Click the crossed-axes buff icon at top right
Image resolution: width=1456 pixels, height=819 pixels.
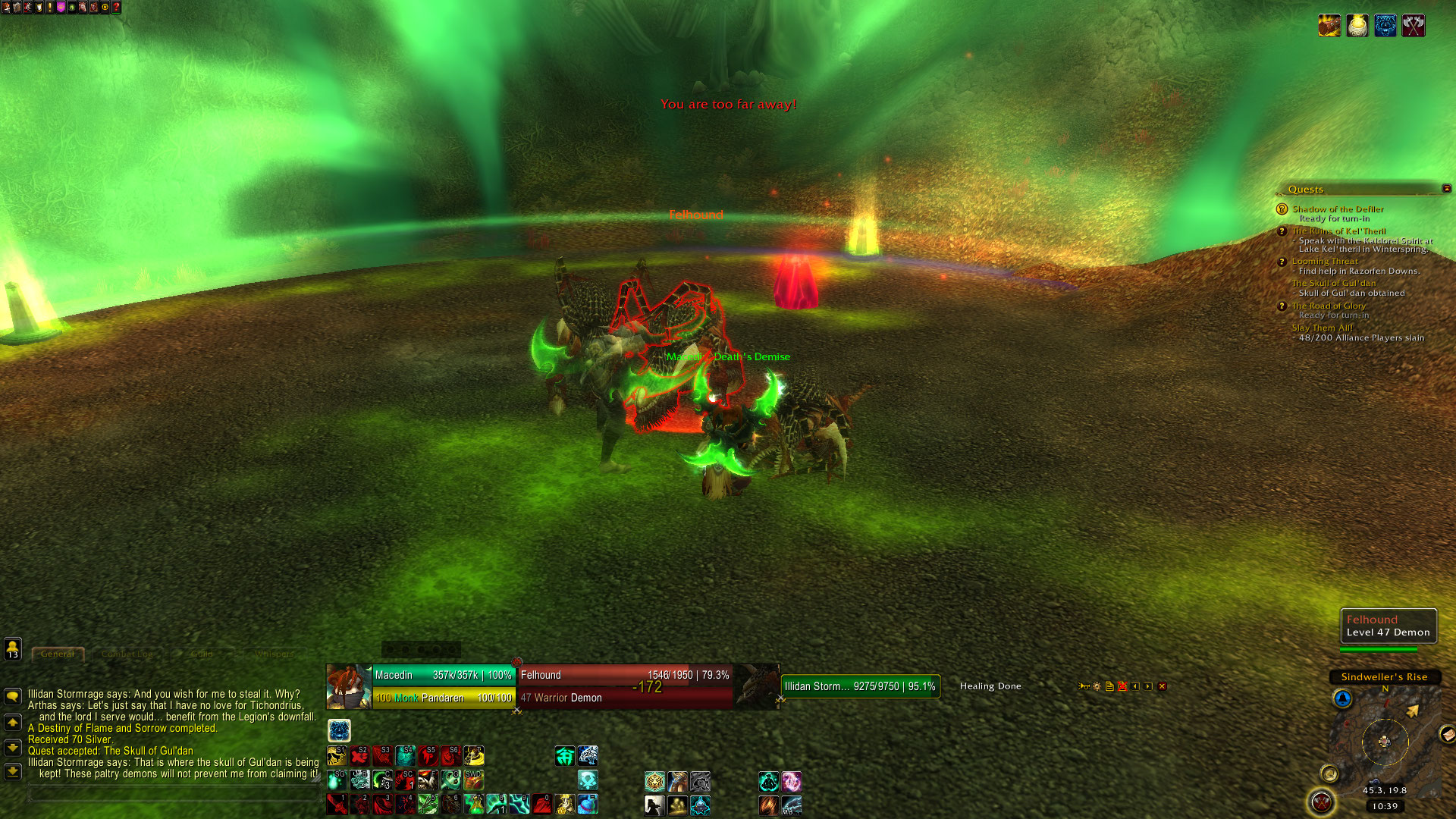point(1413,26)
